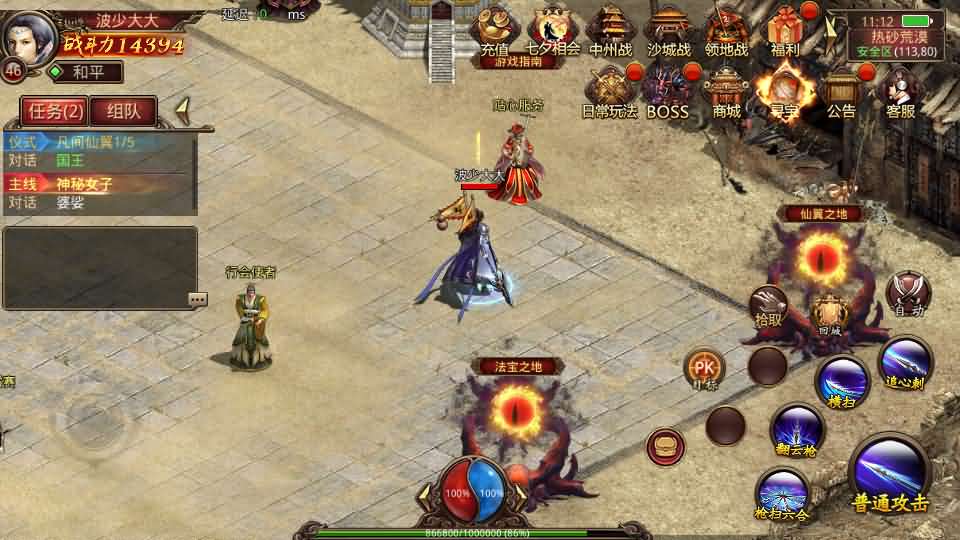Show the 公告 announcements
Screen dimensions: 960x540
click(841, 91)
